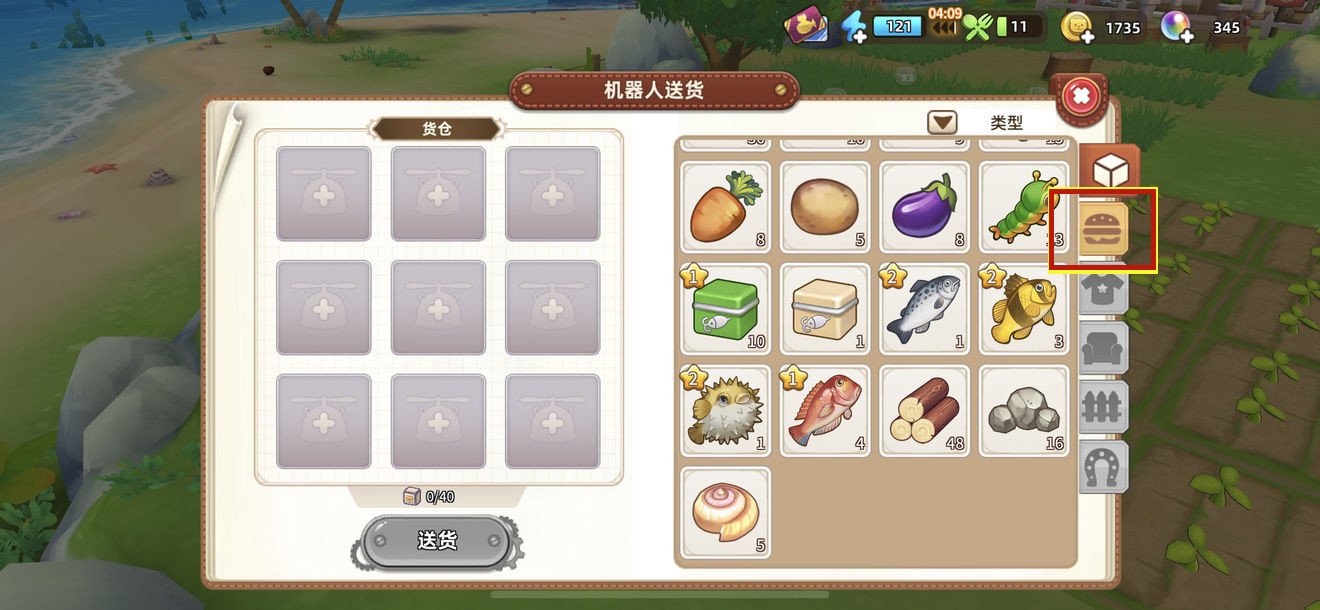Screen dimensions: 1320x610
Task: Pick the gray stones slot
Action: click(x=1023, y=410)
